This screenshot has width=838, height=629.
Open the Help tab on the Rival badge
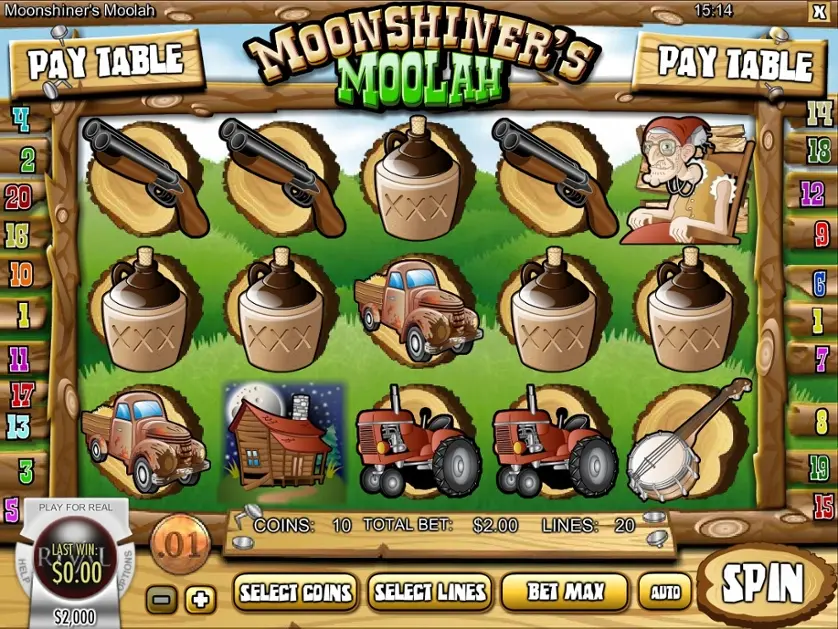tap(22, 565)
